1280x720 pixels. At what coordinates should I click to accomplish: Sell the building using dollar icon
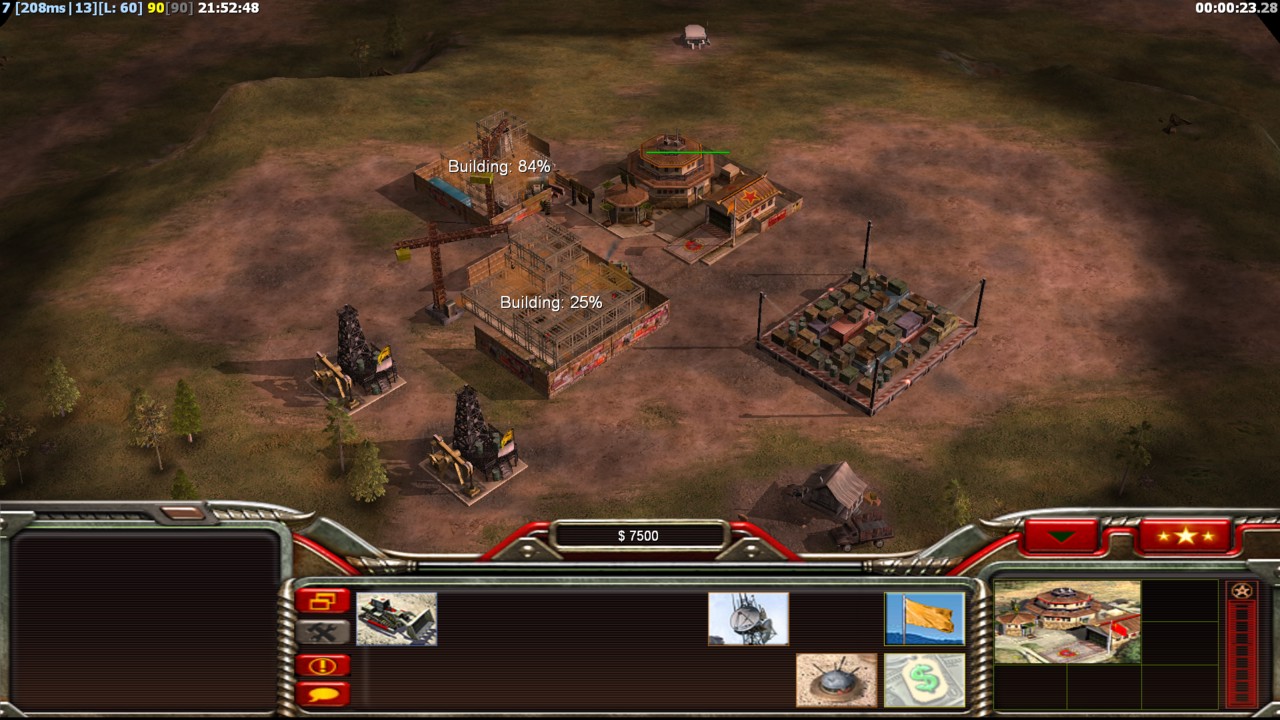[924, 680]
